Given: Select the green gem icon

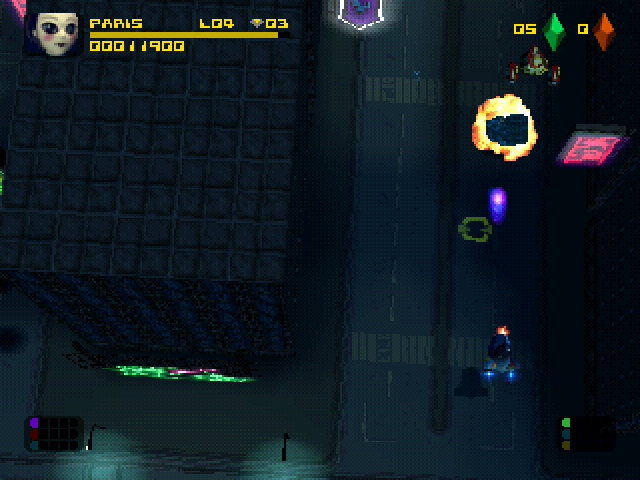Looking at the screenshot, I should (554, 31).
